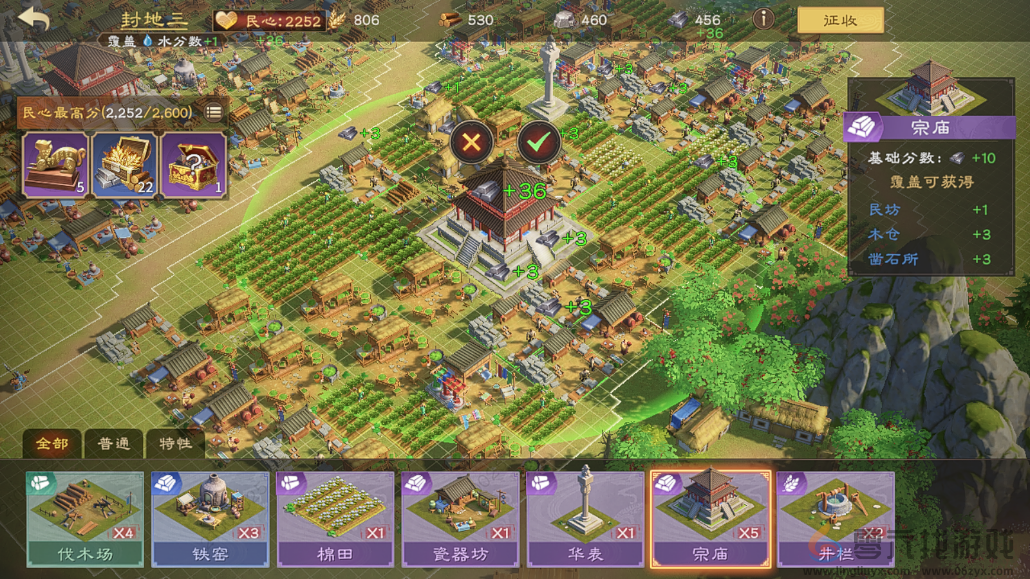Choose the 井栏 building card

836,519
